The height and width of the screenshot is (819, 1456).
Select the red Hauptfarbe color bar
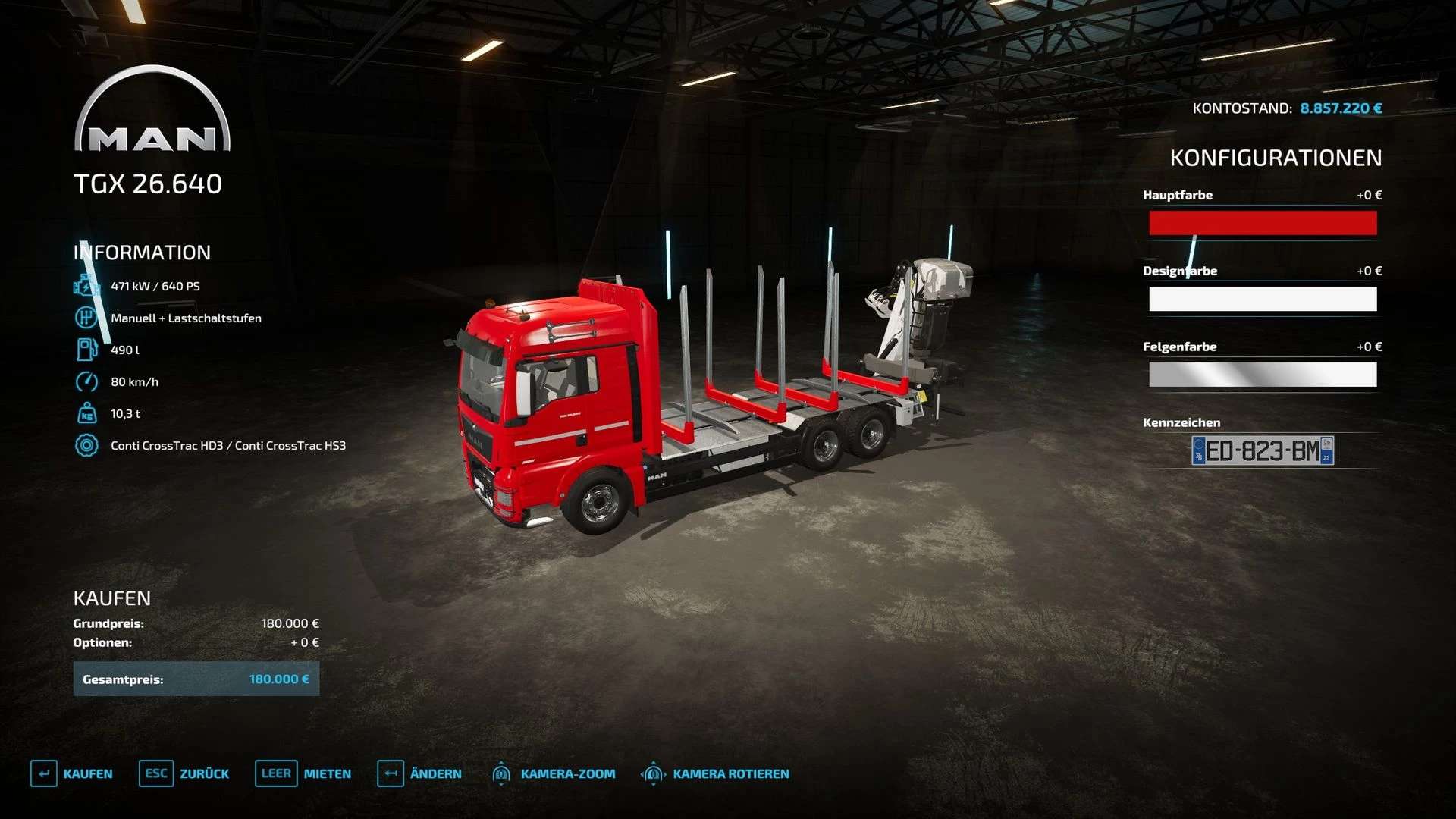(1263, 223)
